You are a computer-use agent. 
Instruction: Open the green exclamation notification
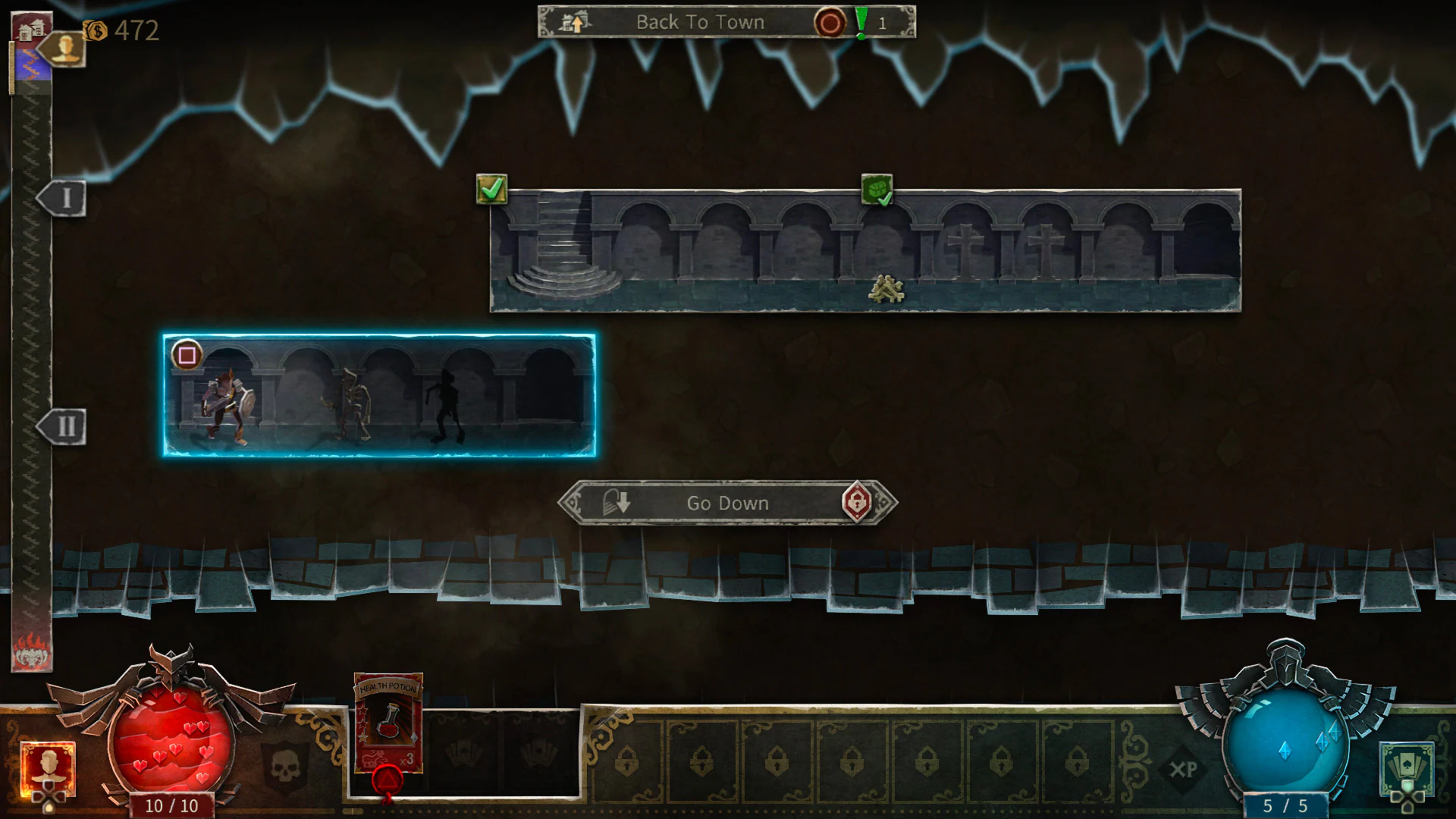(861, 22)
